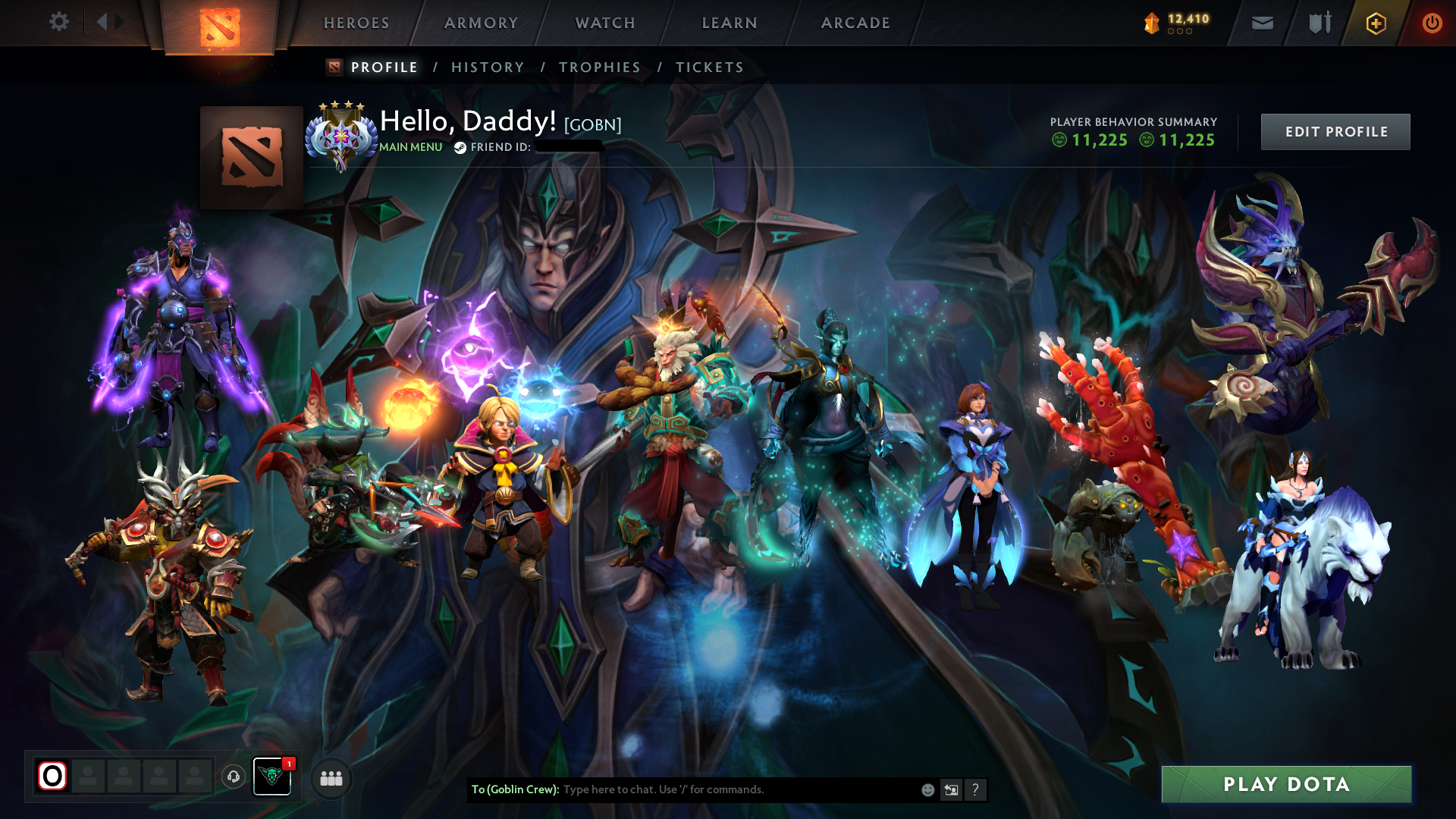Open the Dota 2 mail inbox envelope
The height and width of the screenshot is (819, 1456).
(x=1262, y=23)
